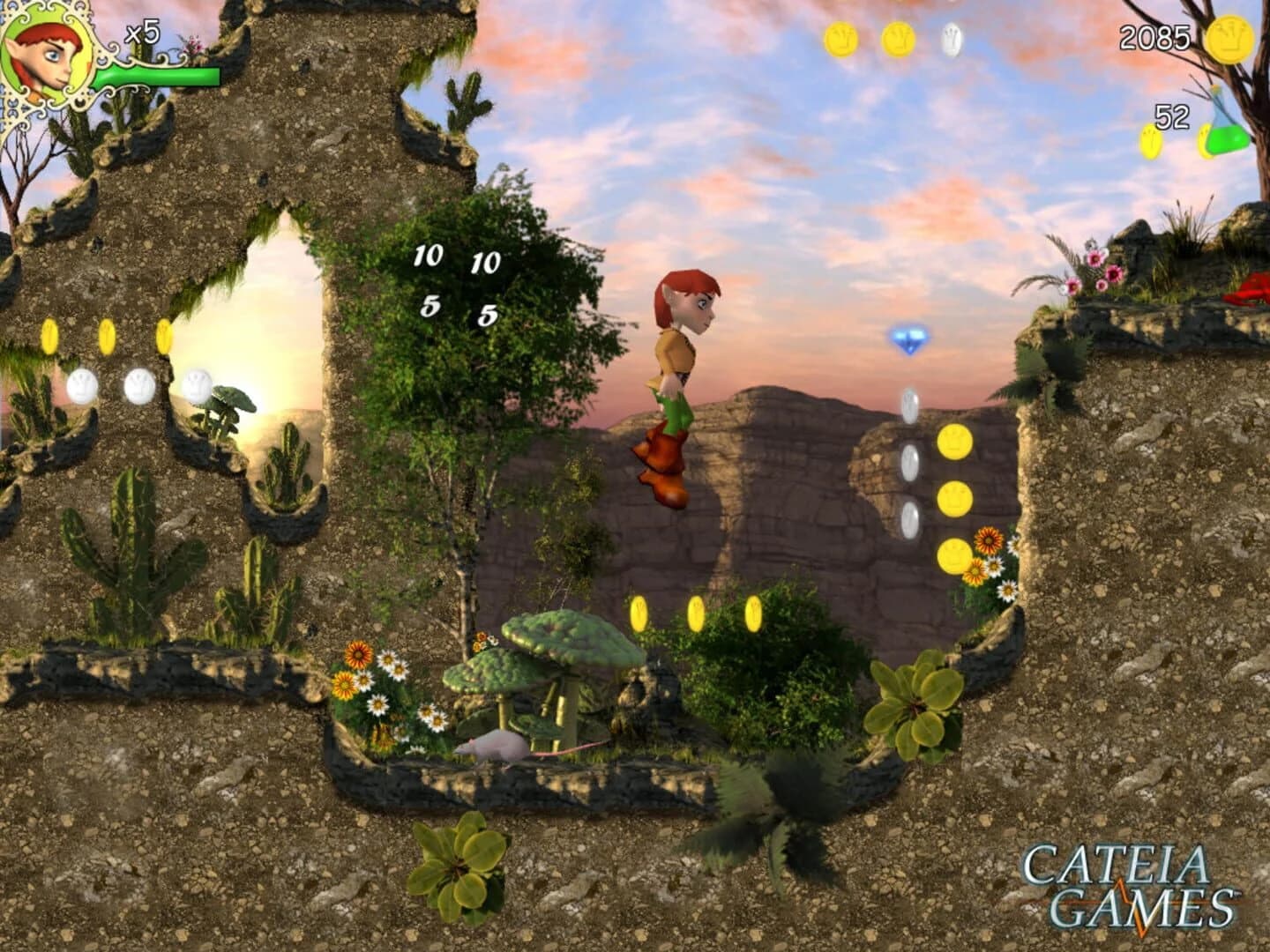Click the 52 silver coin counter
Image resolution: width=1270 pixels, height=952 pixels.
point(1169,115)
